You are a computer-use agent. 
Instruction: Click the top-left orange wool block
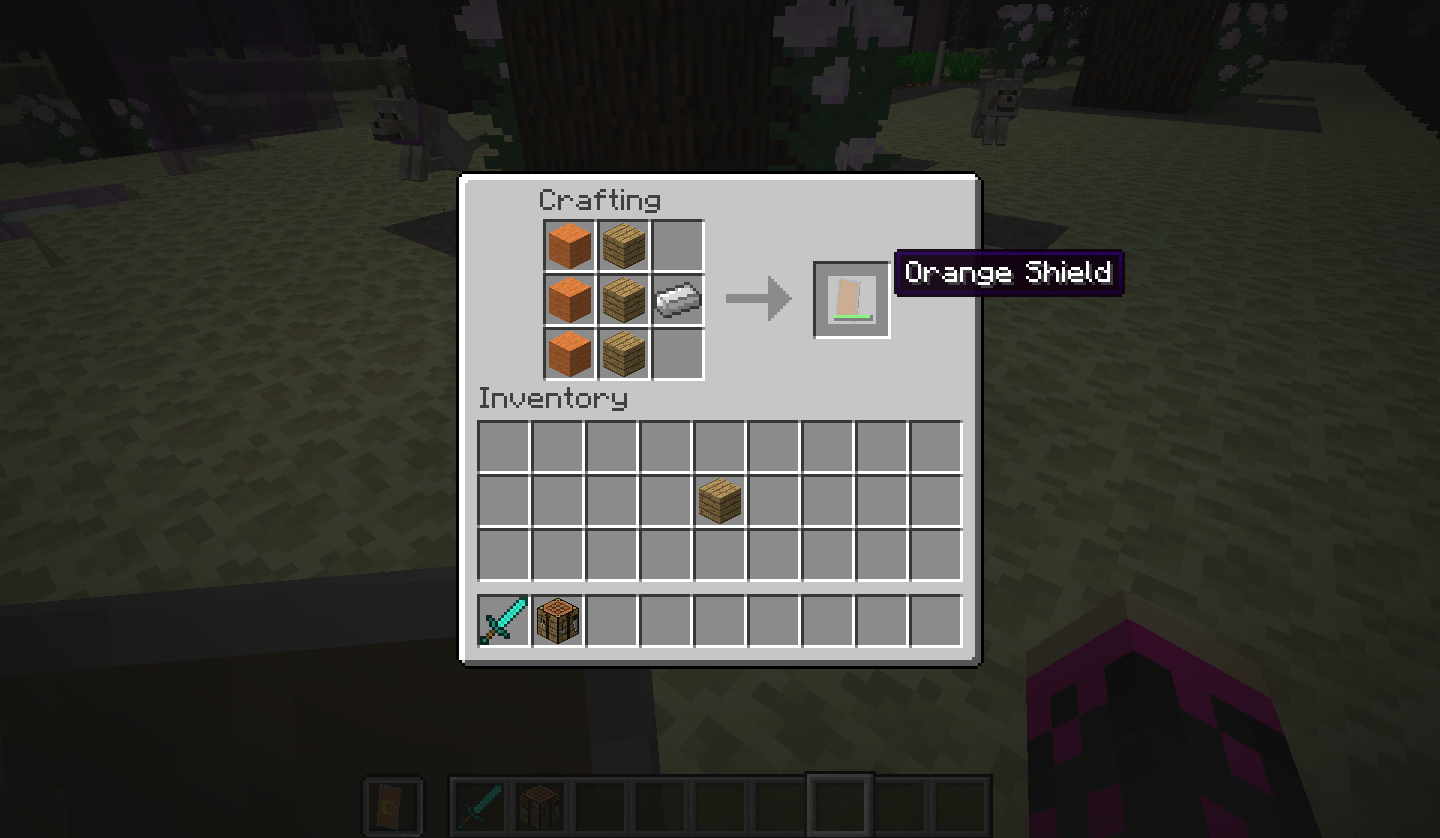569,245
